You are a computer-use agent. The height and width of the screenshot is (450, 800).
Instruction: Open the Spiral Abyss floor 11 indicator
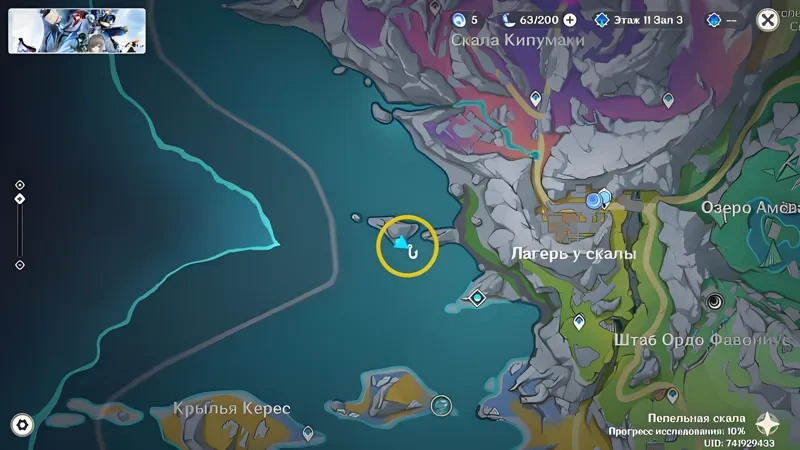pos(637,19)
